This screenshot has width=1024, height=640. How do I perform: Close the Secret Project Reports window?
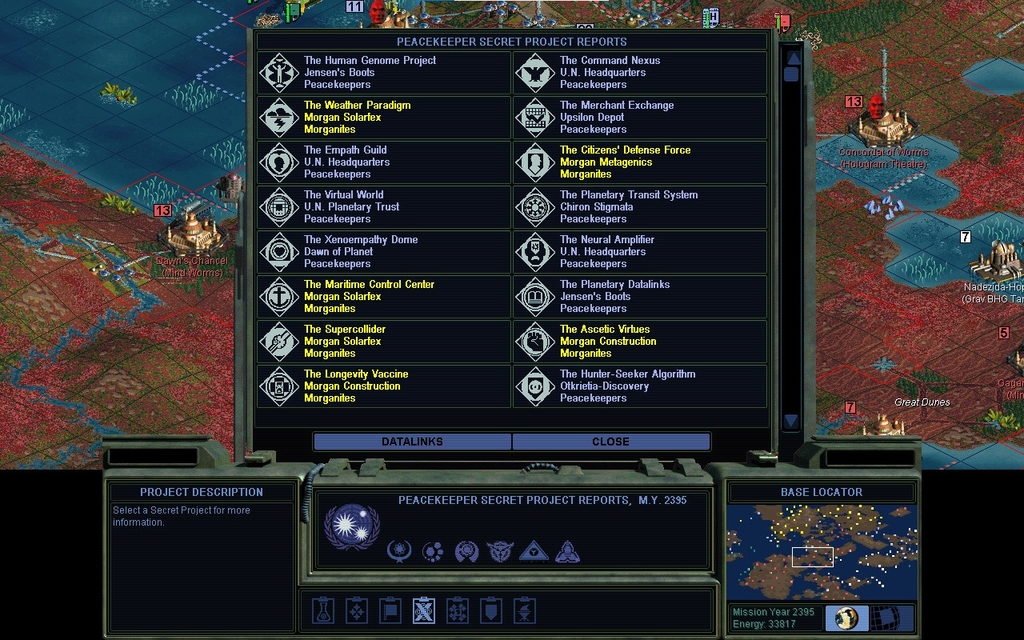(611, 441)
